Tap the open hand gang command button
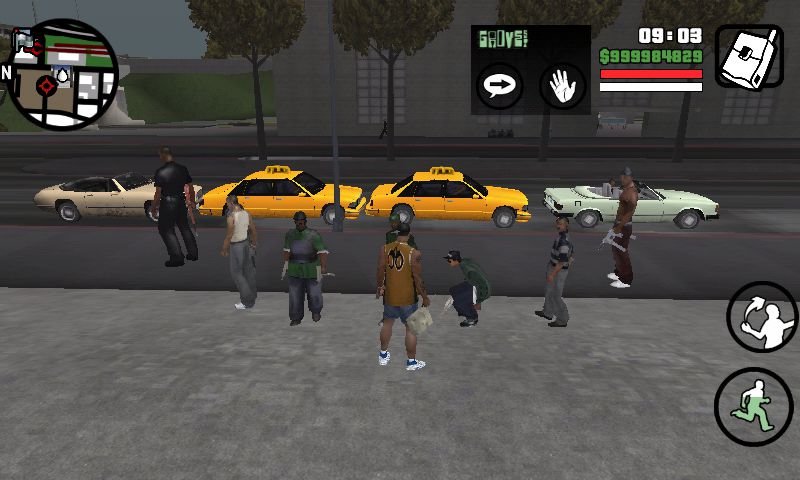 (x=562, y=85)
